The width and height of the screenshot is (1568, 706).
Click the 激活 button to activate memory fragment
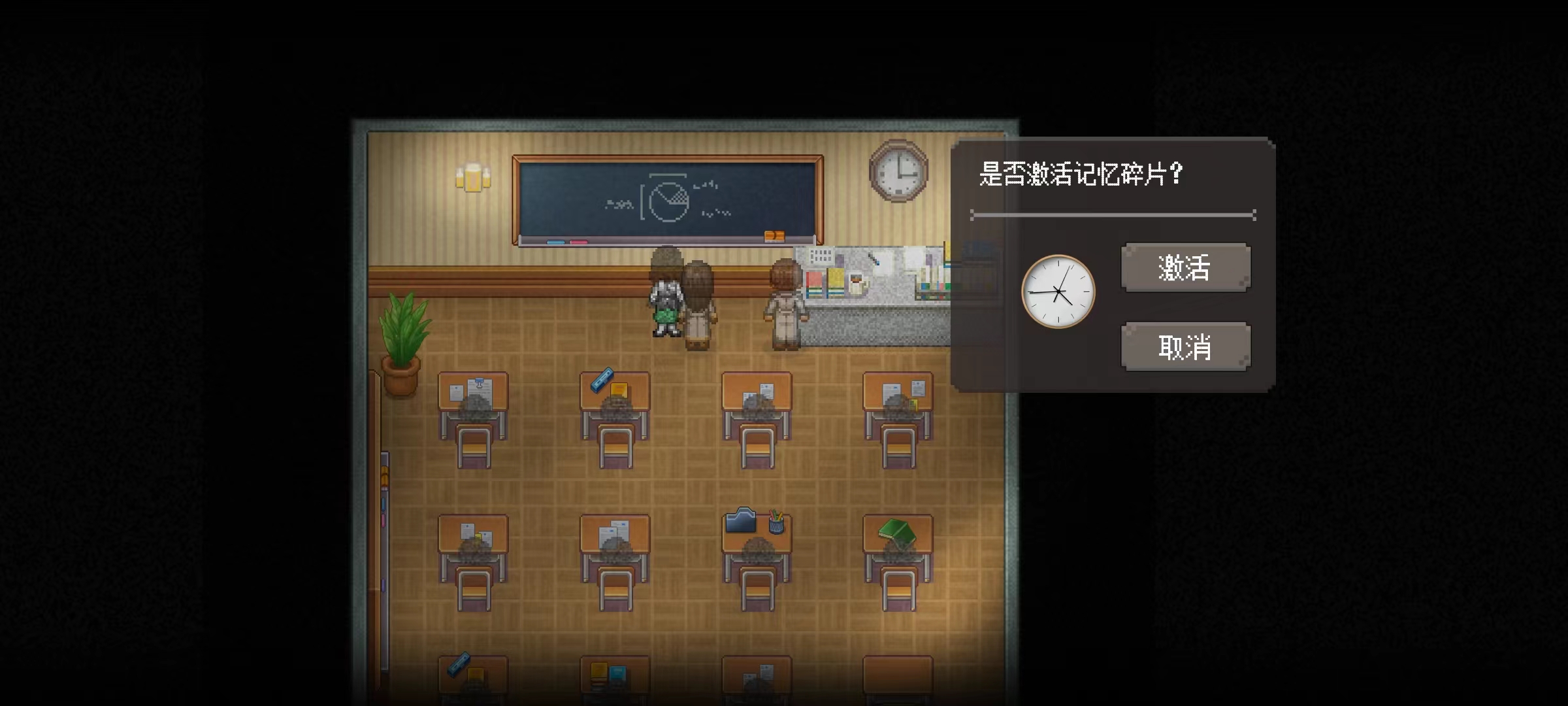[1184, 267]
